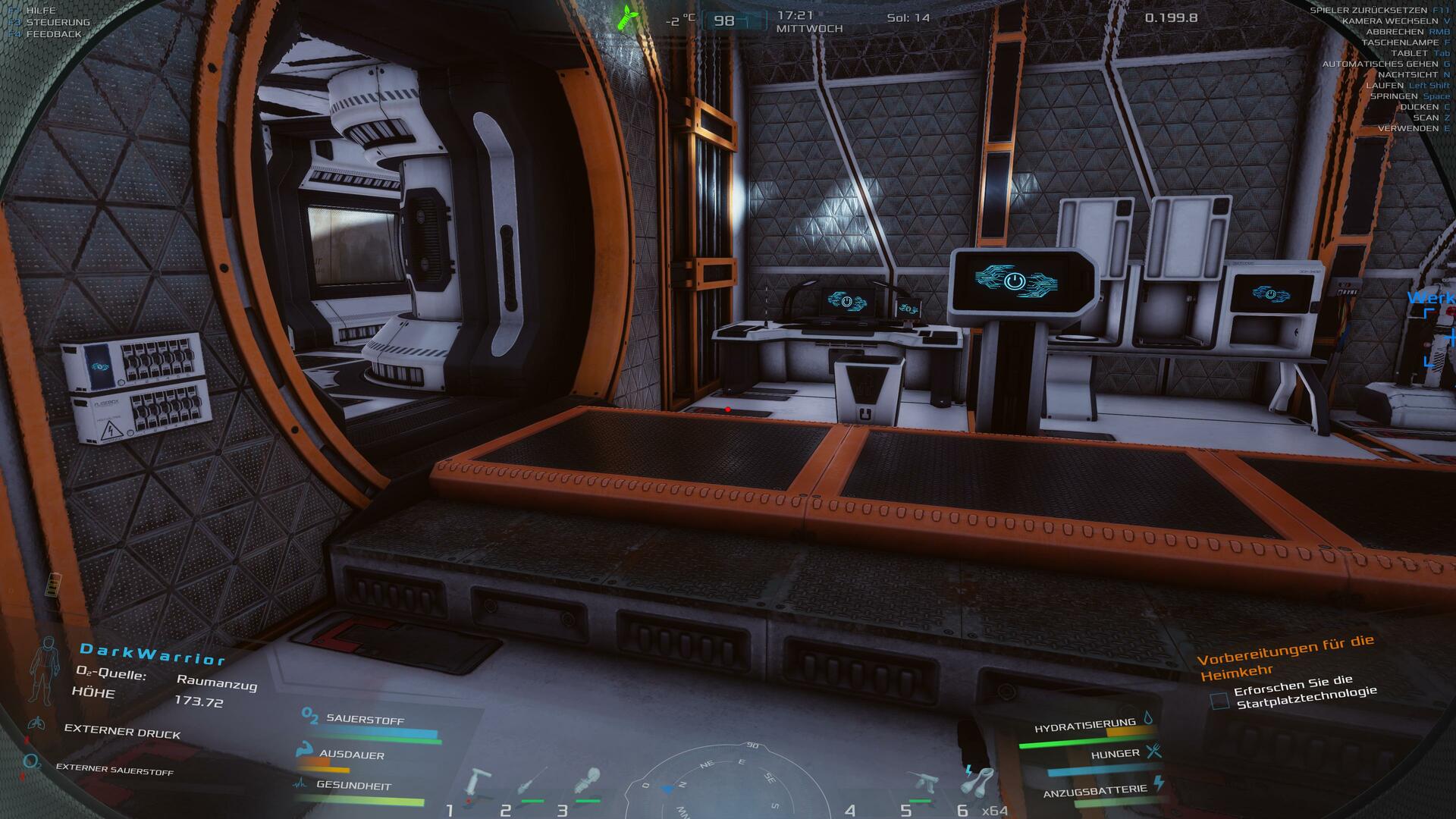The height and width of the screenshot is (819, 1456).
Task: Click the green plant icon in the top bar
Action: click(x=627, y=17)
